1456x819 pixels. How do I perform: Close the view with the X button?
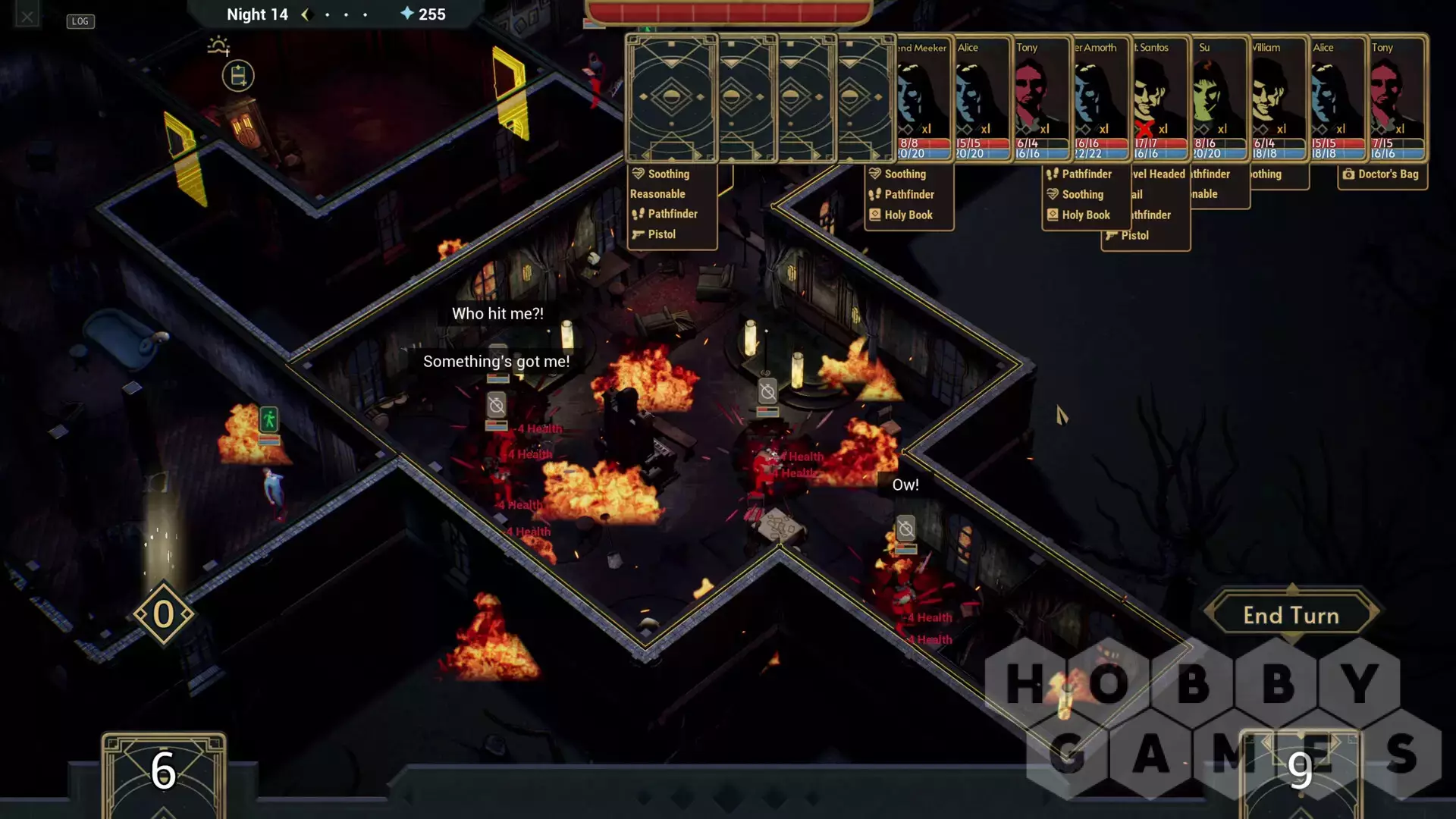point(27,16)
